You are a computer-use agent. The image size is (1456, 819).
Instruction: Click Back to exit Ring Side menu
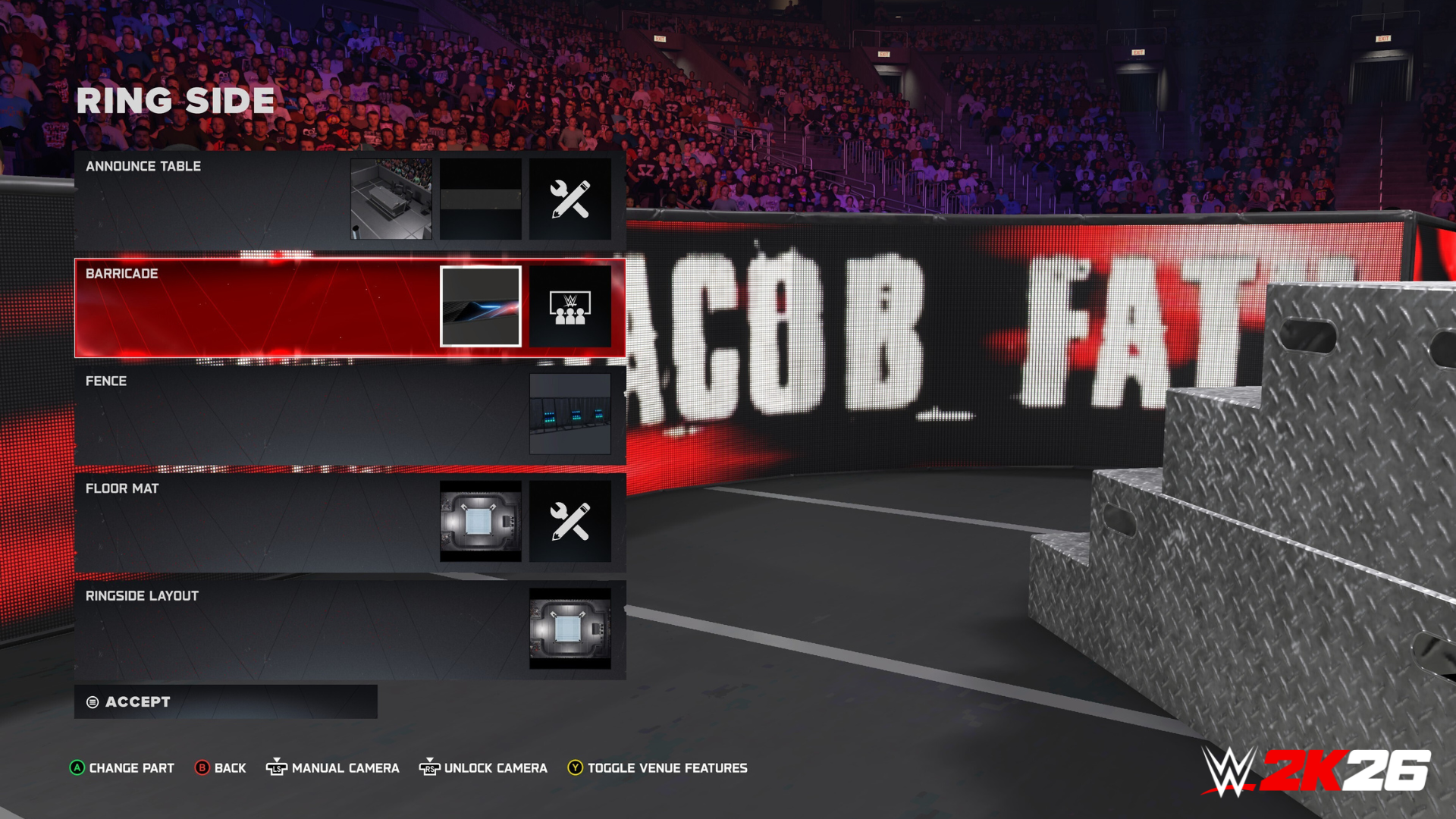point(221,767)
